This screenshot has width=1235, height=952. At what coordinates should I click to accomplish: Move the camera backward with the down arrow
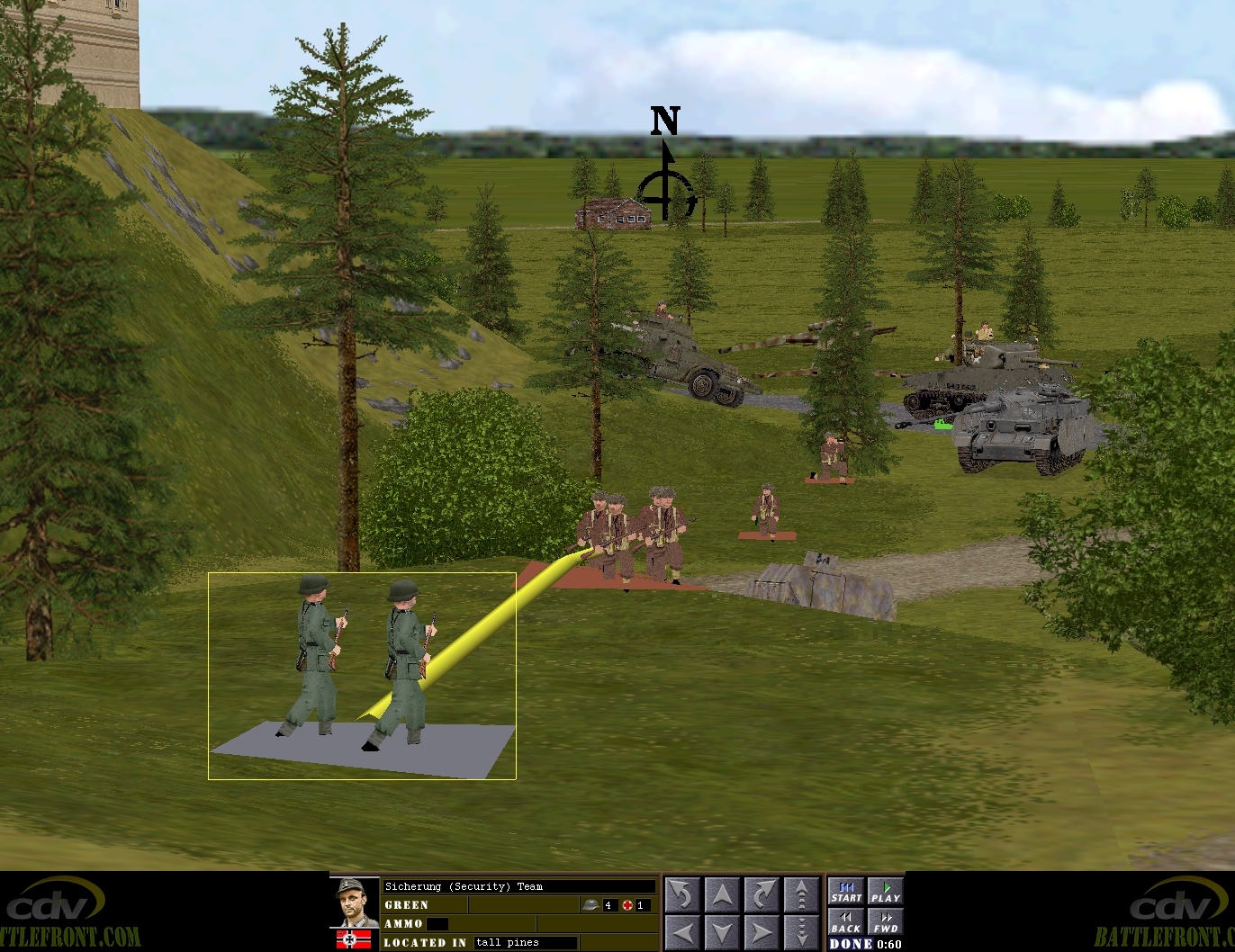click(722, 932)
